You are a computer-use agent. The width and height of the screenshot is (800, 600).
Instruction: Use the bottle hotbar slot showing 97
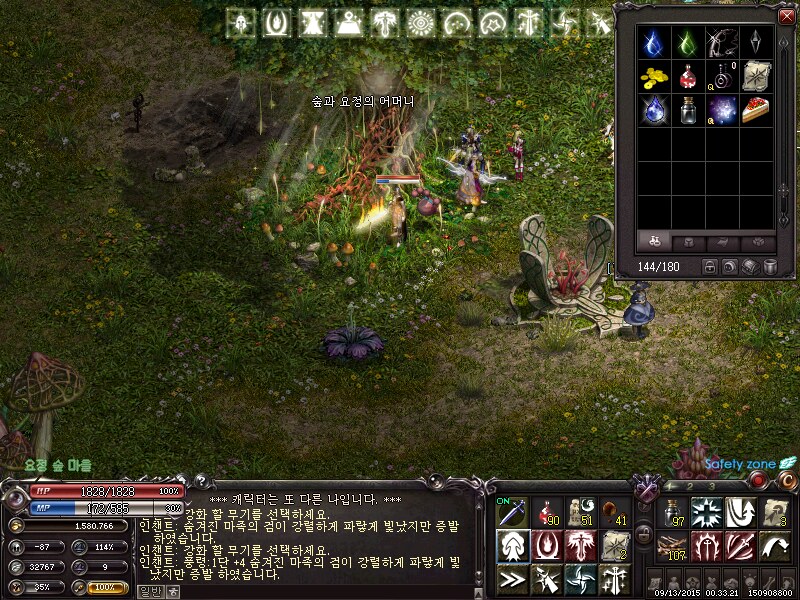(x=676, y=512)
